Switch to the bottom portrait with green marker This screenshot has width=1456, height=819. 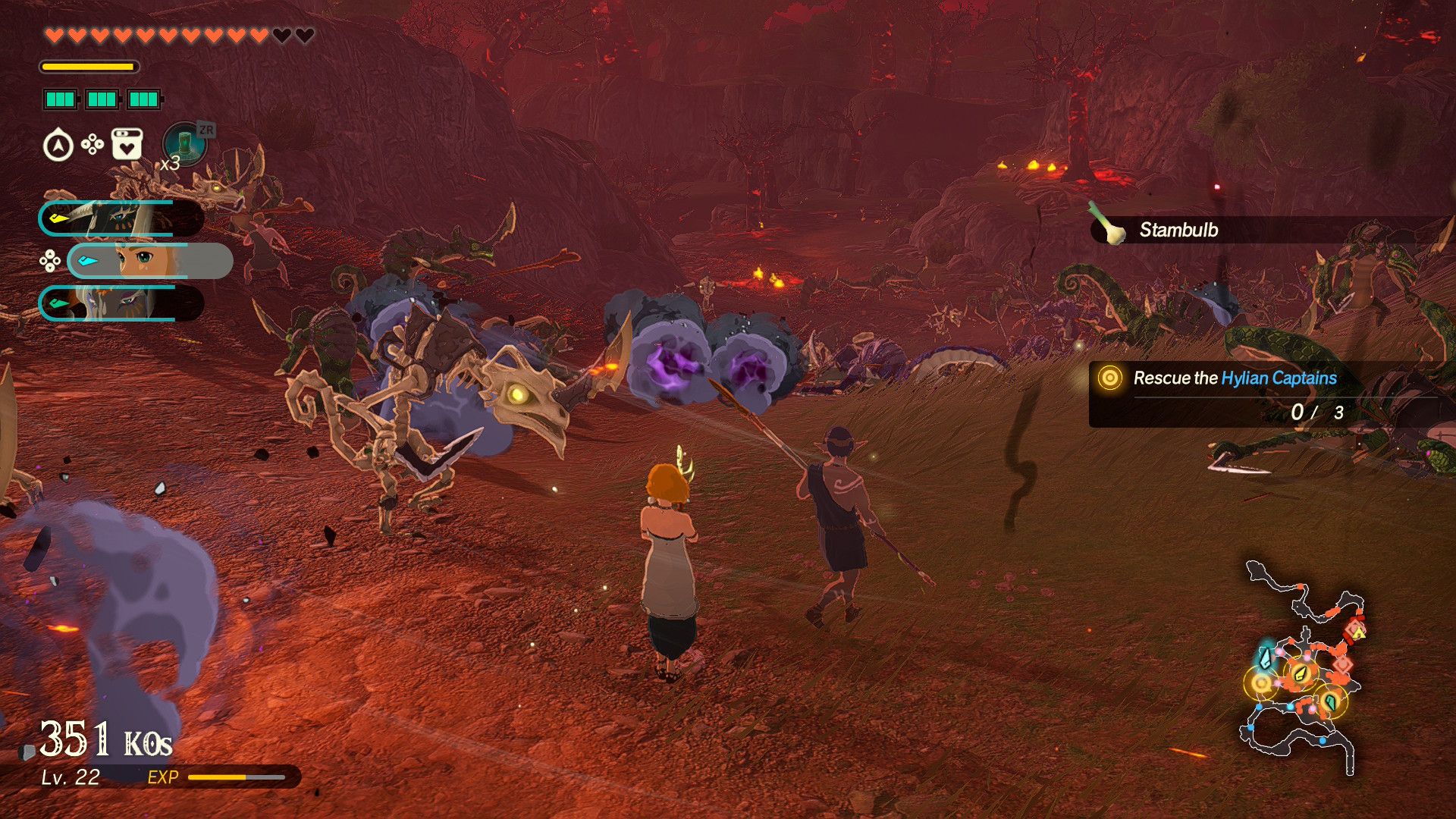click(x=121, y=303)
